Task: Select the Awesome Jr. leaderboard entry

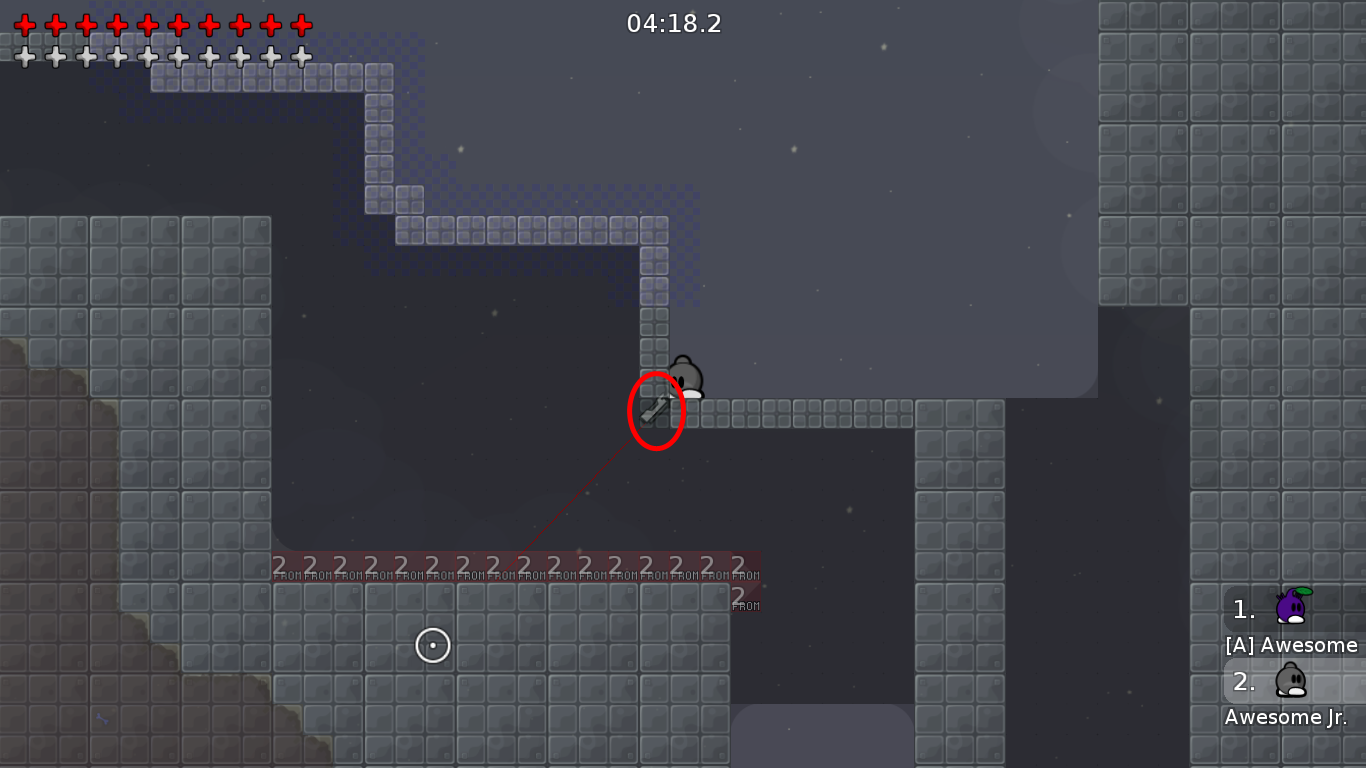Action: (x=1288, y=717)
